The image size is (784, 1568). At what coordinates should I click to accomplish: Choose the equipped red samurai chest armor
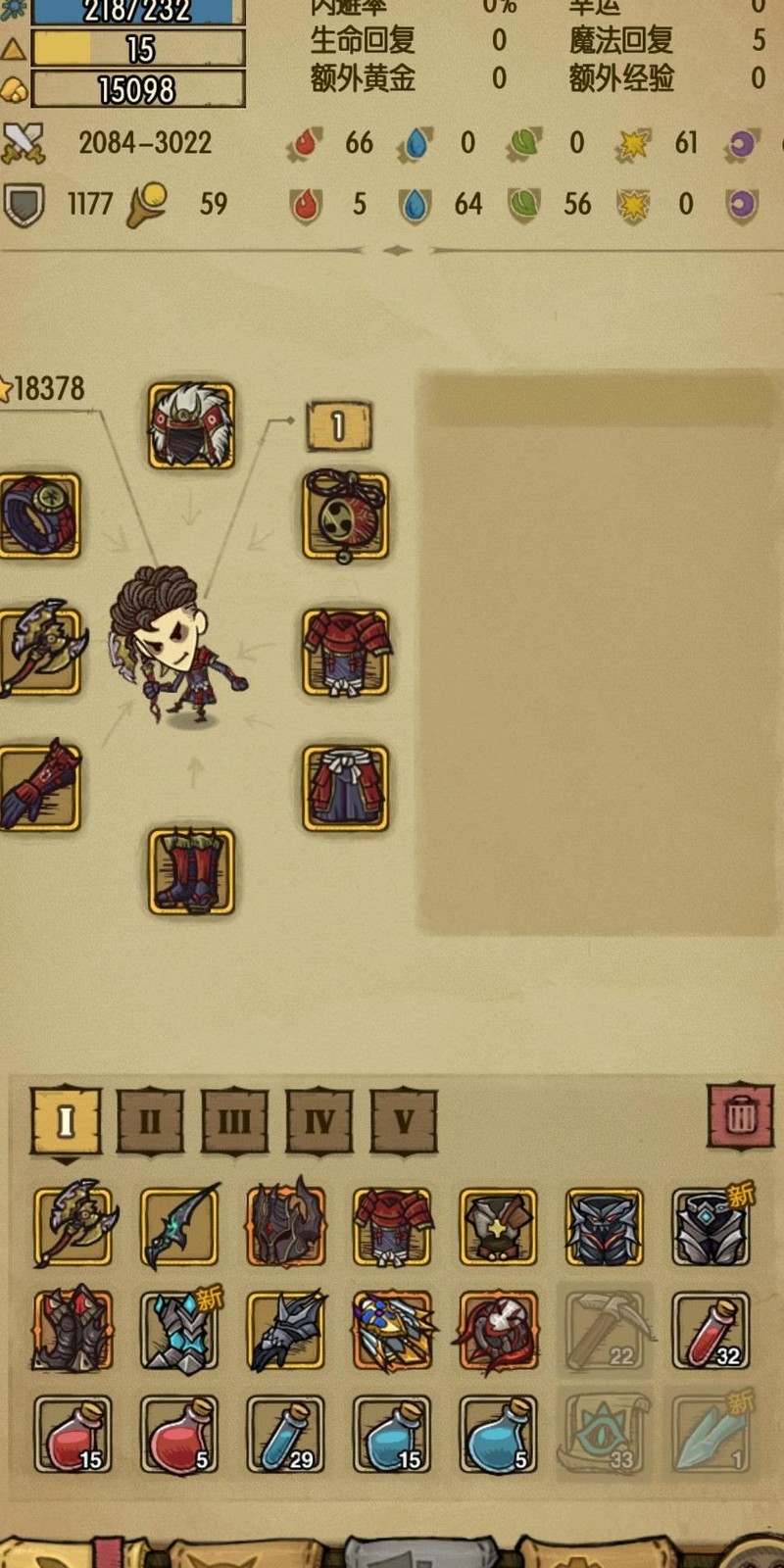[345, 652]
